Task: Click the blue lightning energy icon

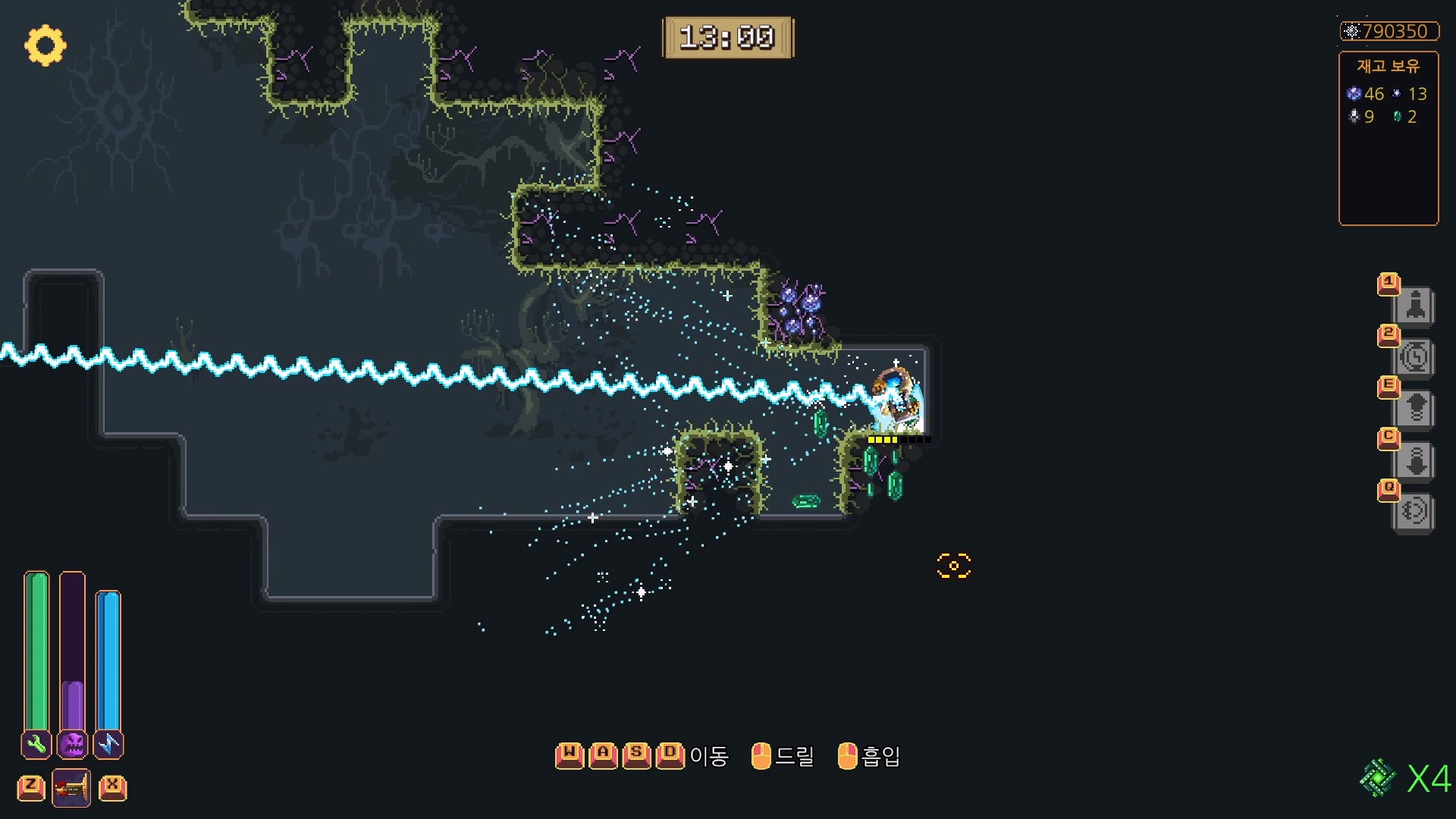Action: click(x=108, y=744)
